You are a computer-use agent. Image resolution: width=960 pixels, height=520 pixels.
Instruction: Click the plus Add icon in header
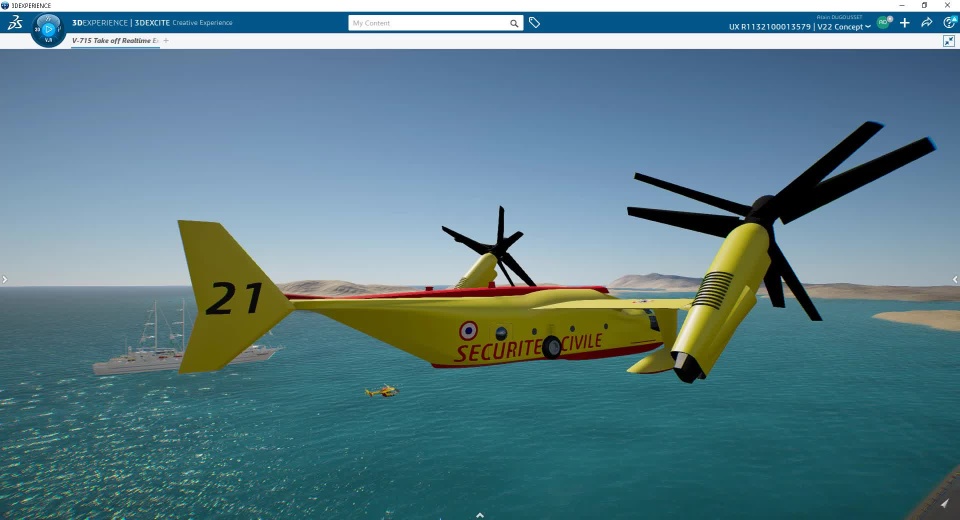pyautogui.click(x=905, y=23)
